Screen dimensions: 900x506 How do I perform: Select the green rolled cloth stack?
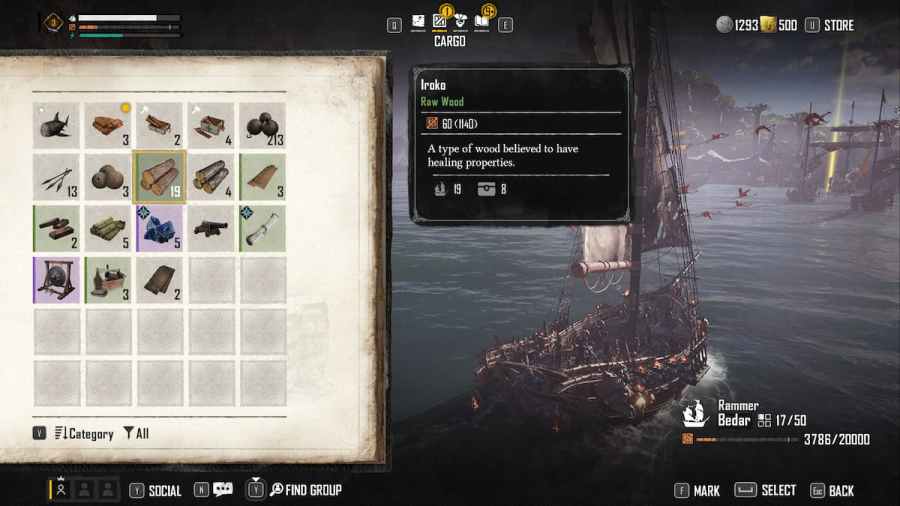coord(108,229)
